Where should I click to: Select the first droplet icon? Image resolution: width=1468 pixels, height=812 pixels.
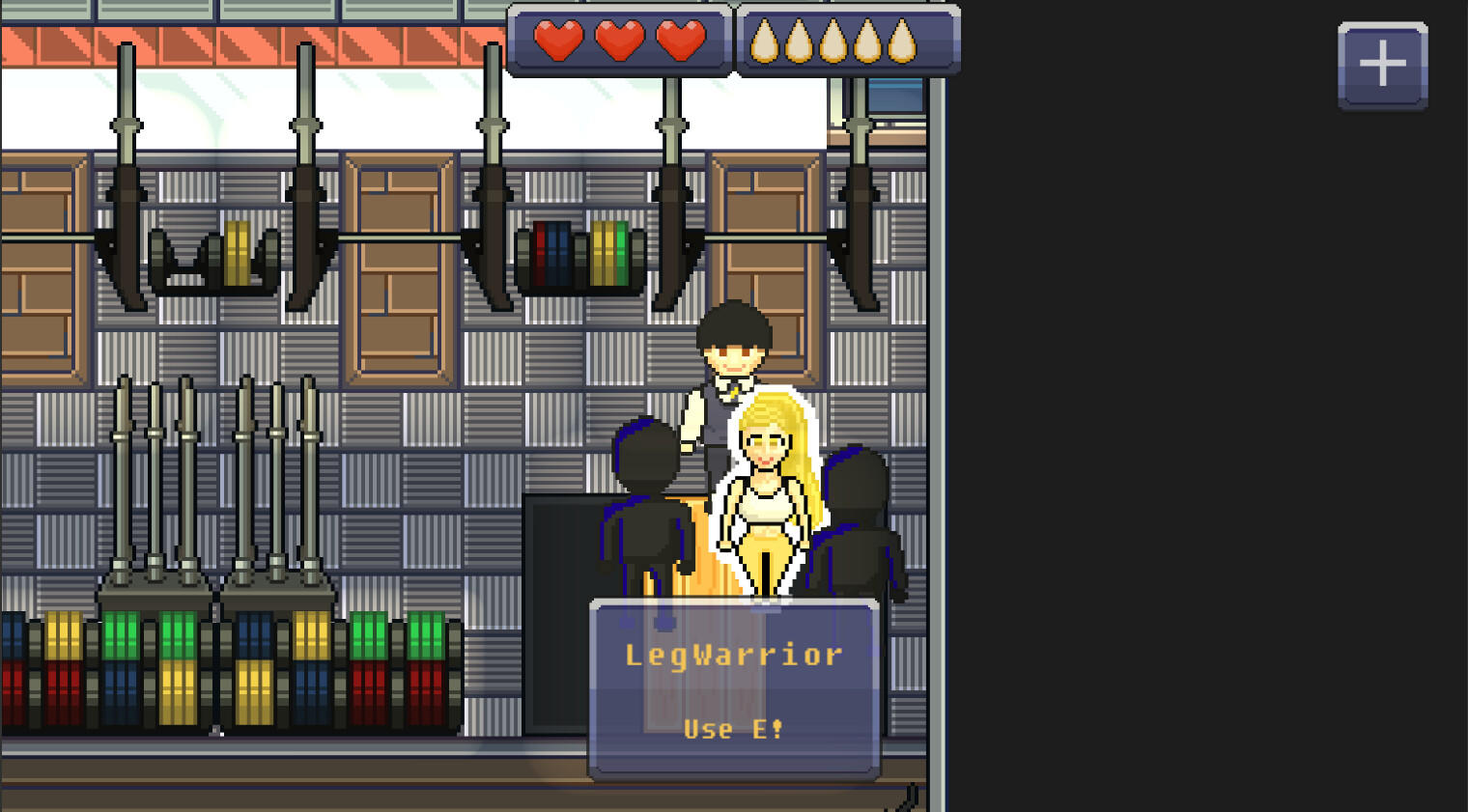pos(765,41)
